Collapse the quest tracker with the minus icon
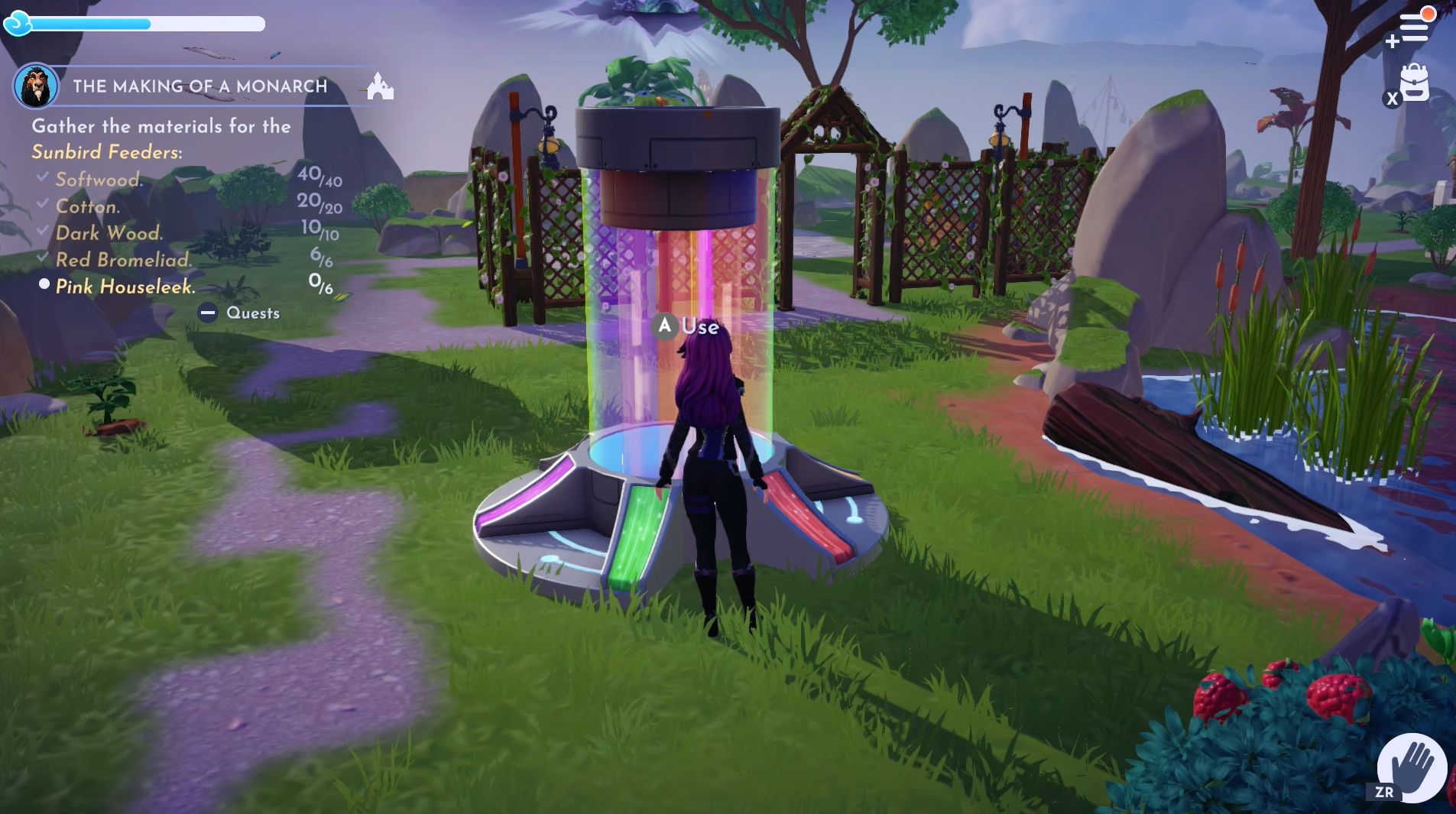This screenshot has height=814, width=1456. (206, 312)
